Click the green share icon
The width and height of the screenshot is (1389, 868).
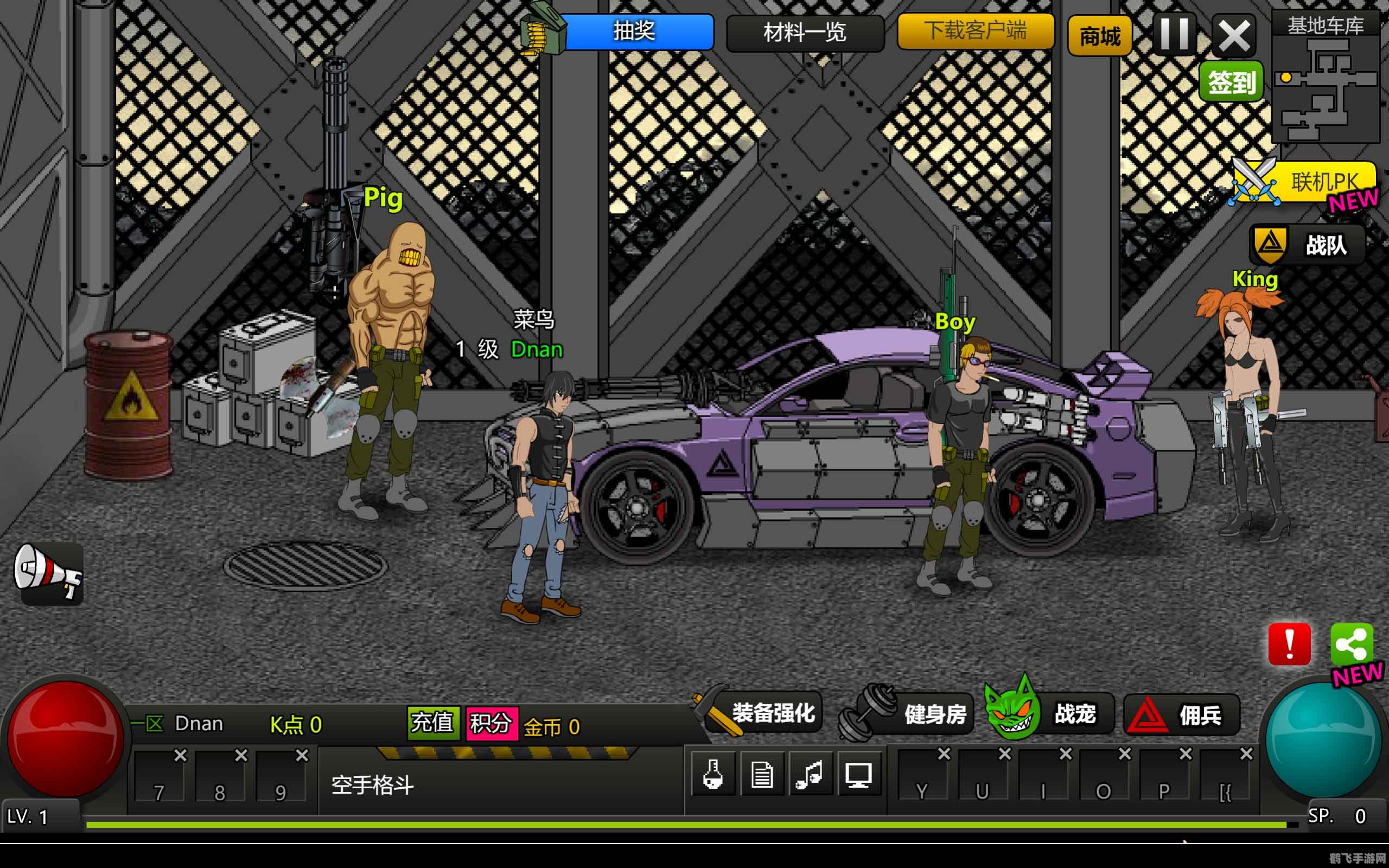1351,643
